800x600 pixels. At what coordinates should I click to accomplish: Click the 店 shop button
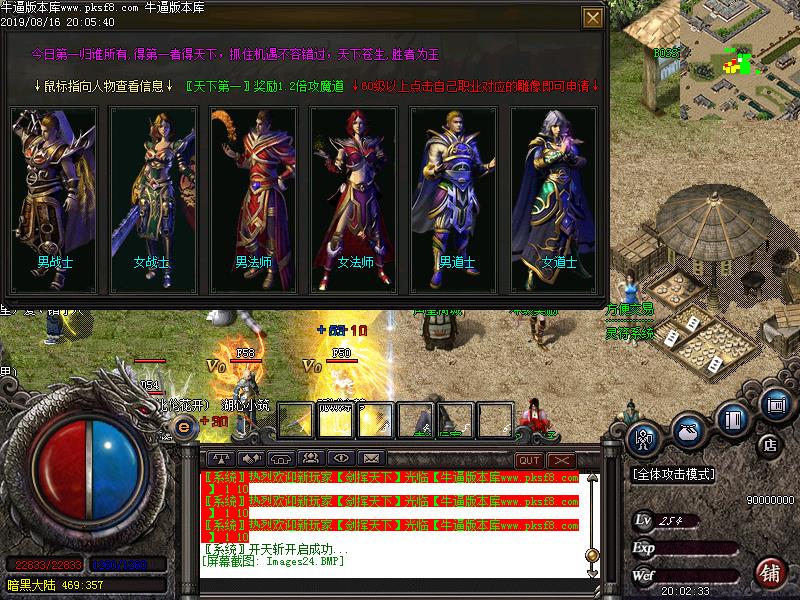click(770, 444)
